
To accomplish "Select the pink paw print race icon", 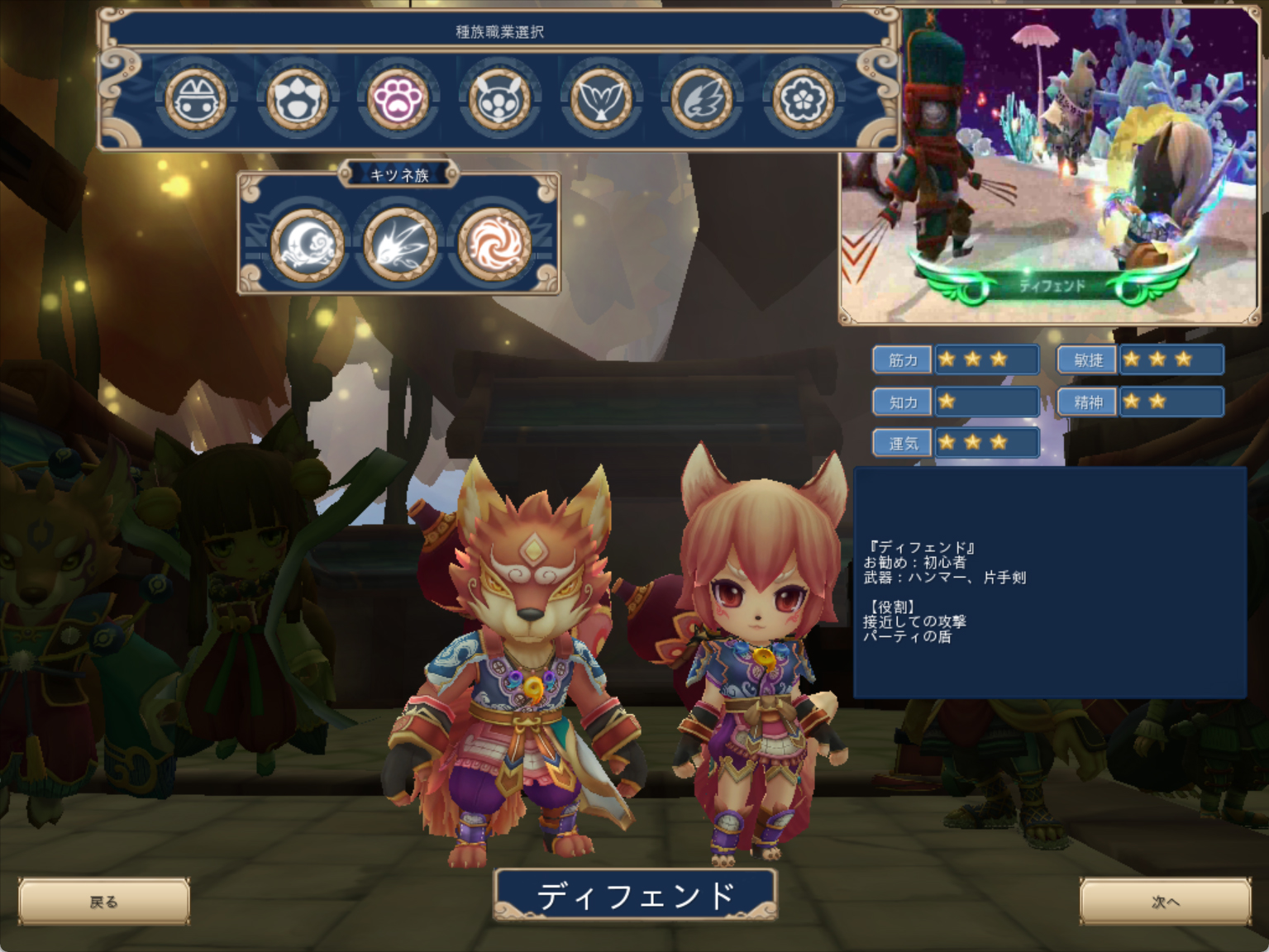I will point(398,99).
